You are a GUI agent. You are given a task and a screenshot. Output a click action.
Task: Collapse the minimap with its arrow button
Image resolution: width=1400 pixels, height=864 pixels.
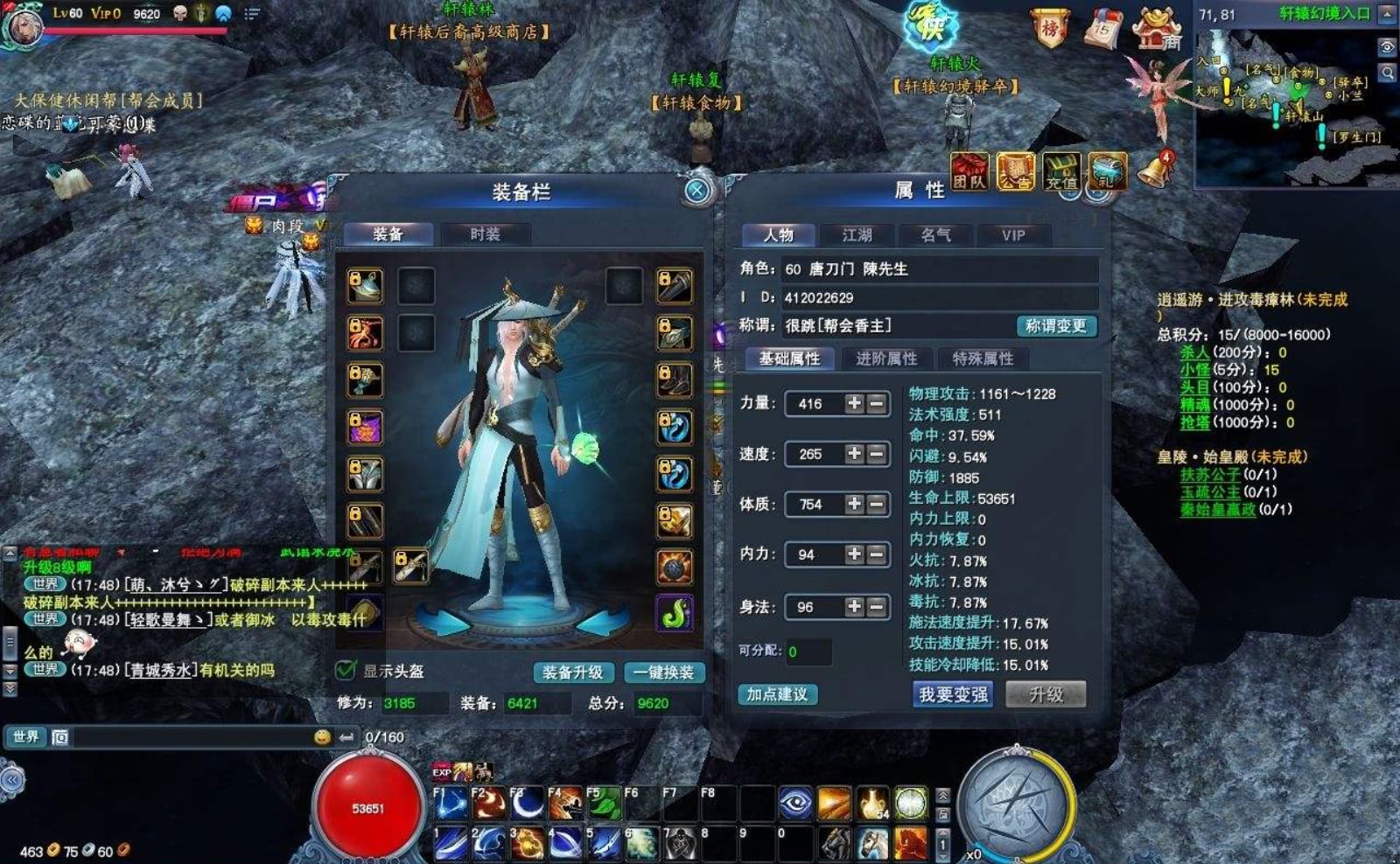(1387, 12)
